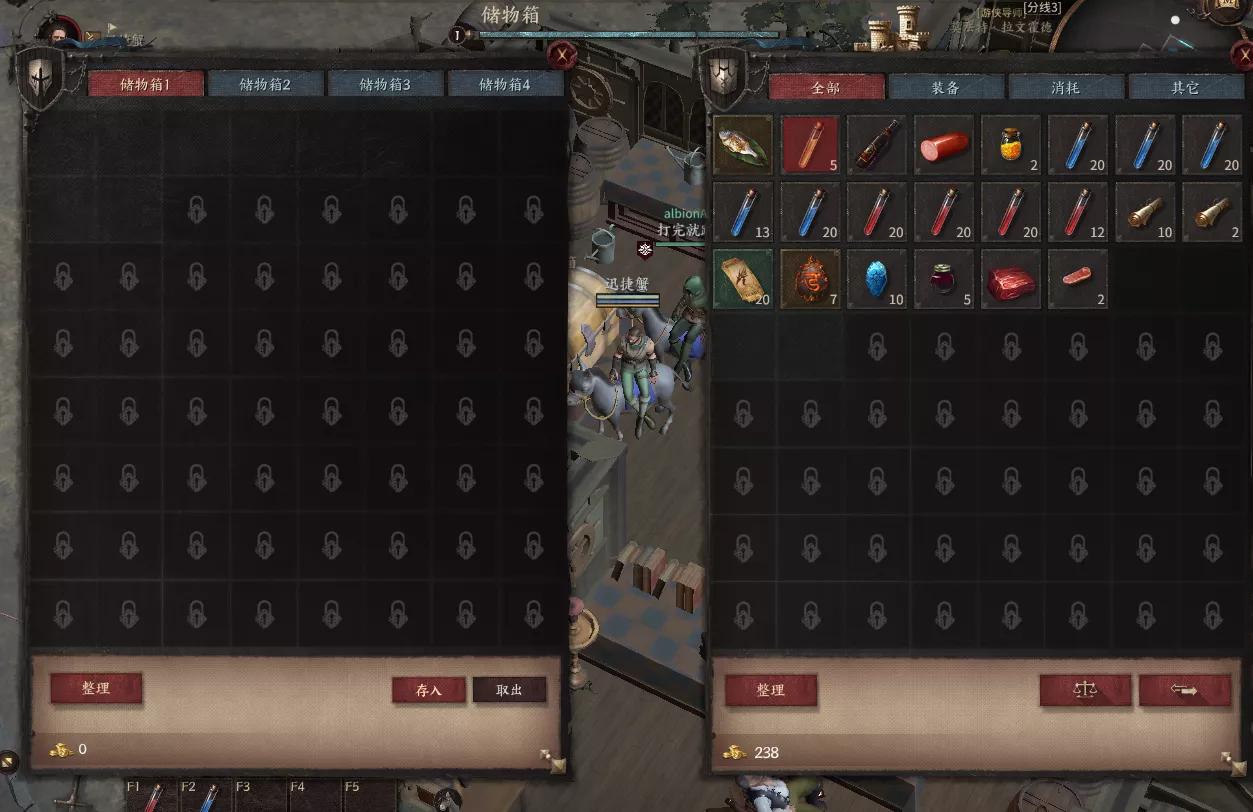Choose the blue crystal gem stack
Viewport: 1253px width, 812px height.
[x=877, y=279]
